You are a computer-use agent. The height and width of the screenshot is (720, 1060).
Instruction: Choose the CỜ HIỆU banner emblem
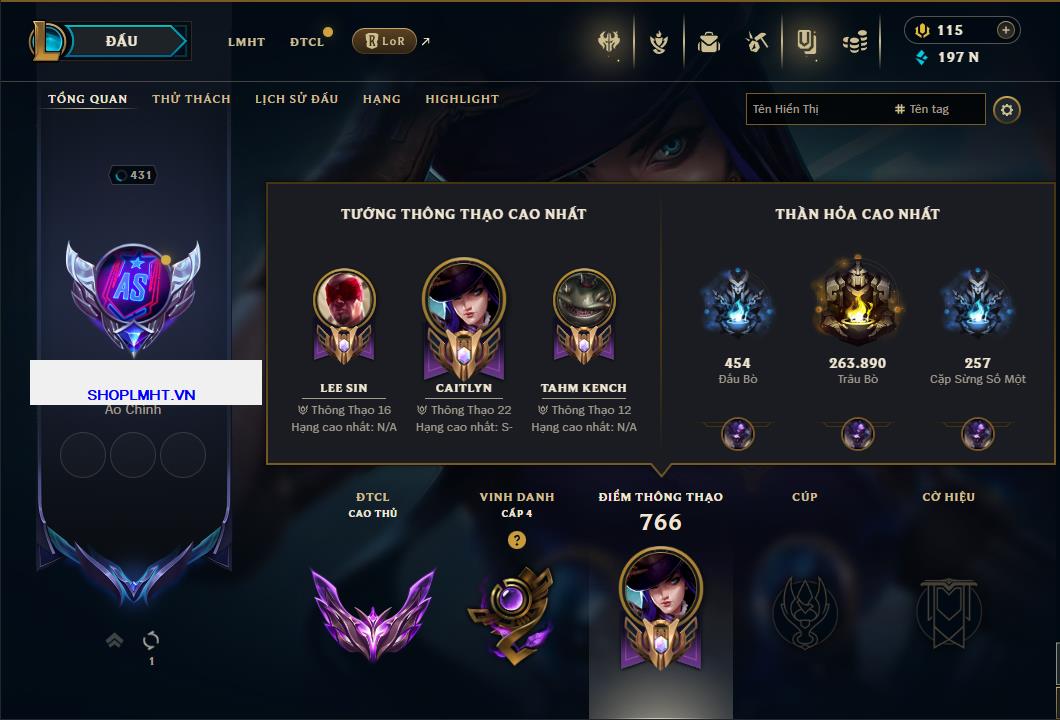pyautogui.click(x=948, y=610)
